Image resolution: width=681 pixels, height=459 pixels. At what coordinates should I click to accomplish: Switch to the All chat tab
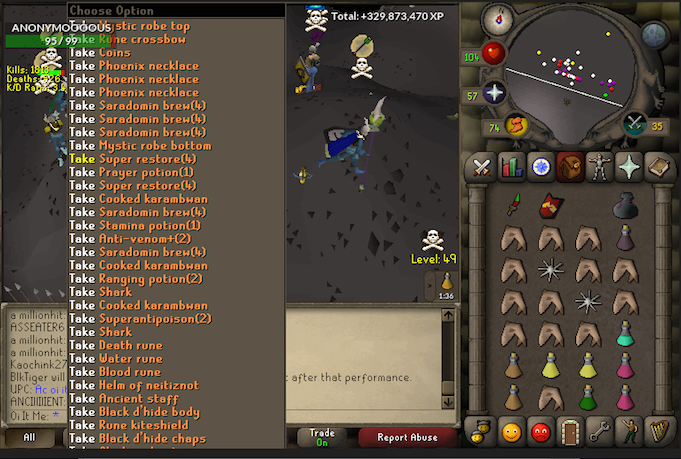(29, 437)
